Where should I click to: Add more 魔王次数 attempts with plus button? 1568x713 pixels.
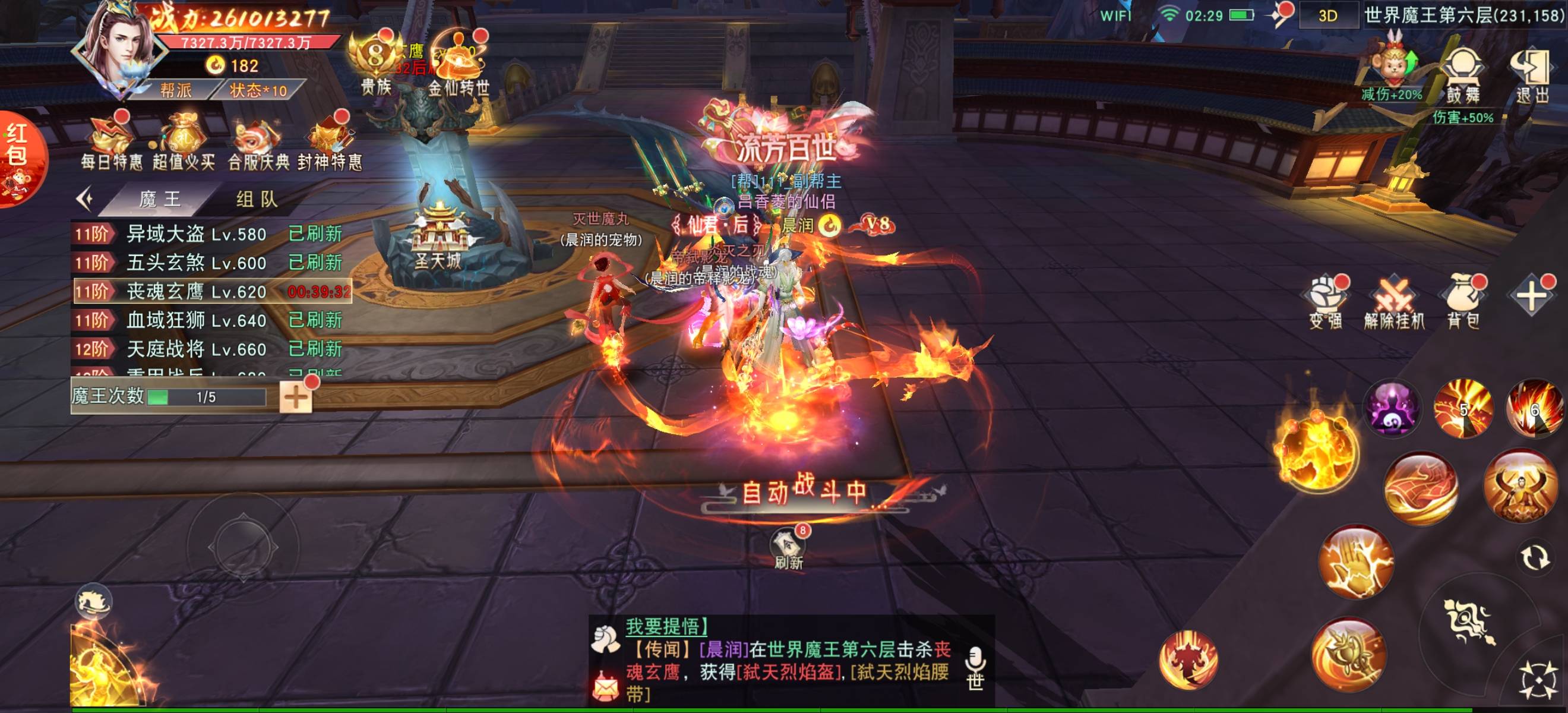(296, 397)
